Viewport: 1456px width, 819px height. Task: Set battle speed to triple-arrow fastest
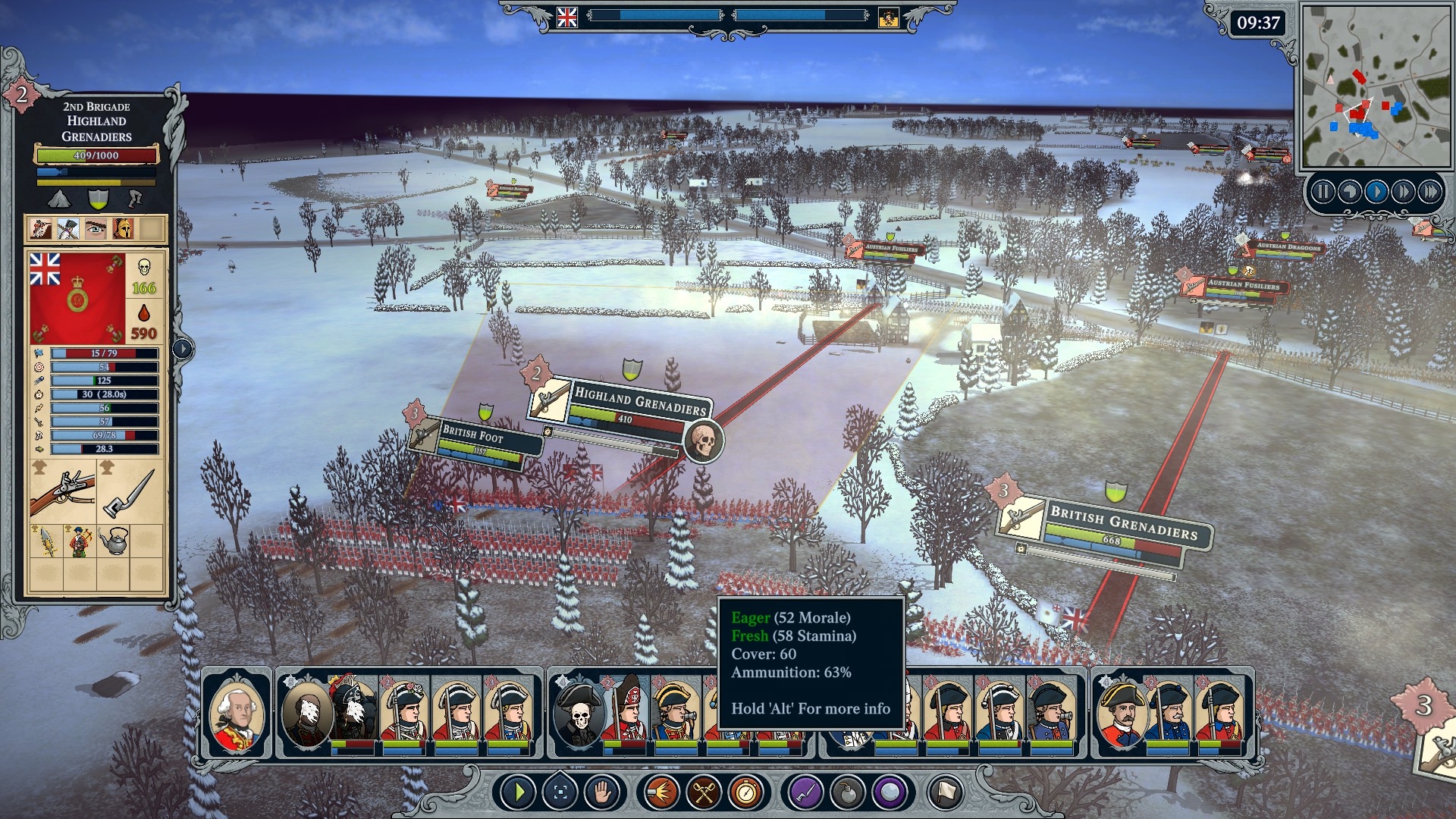[x=1430, y=192]
